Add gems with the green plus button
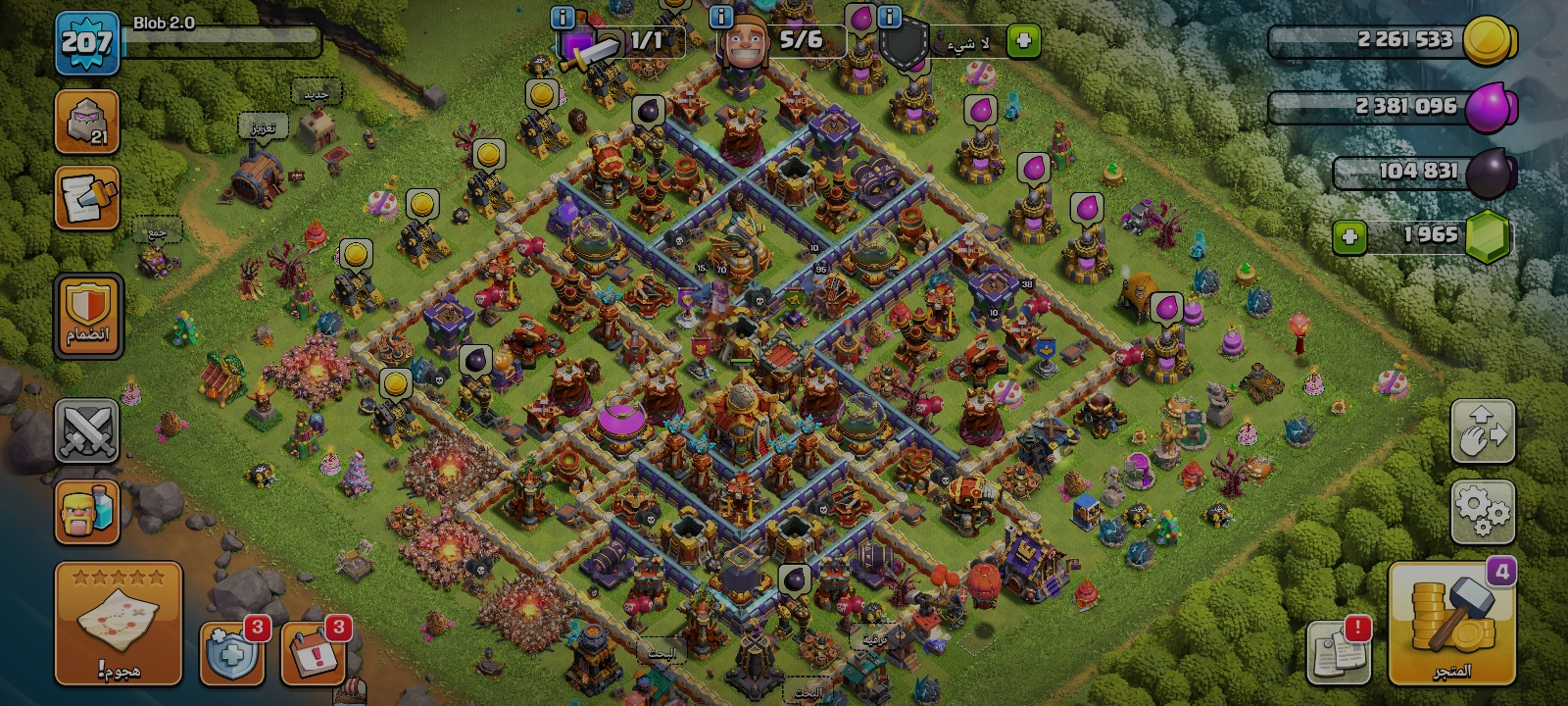The image size is (1568, 706). coord(1349,237)
